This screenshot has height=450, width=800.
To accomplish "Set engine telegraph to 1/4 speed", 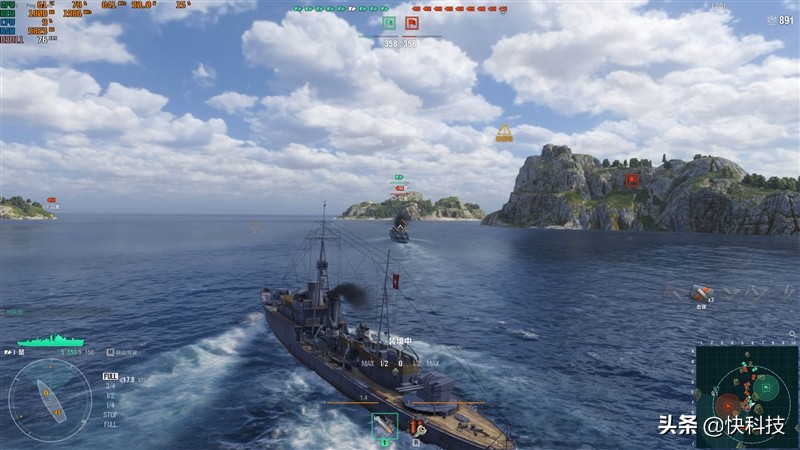I will [x=109, y=405].
